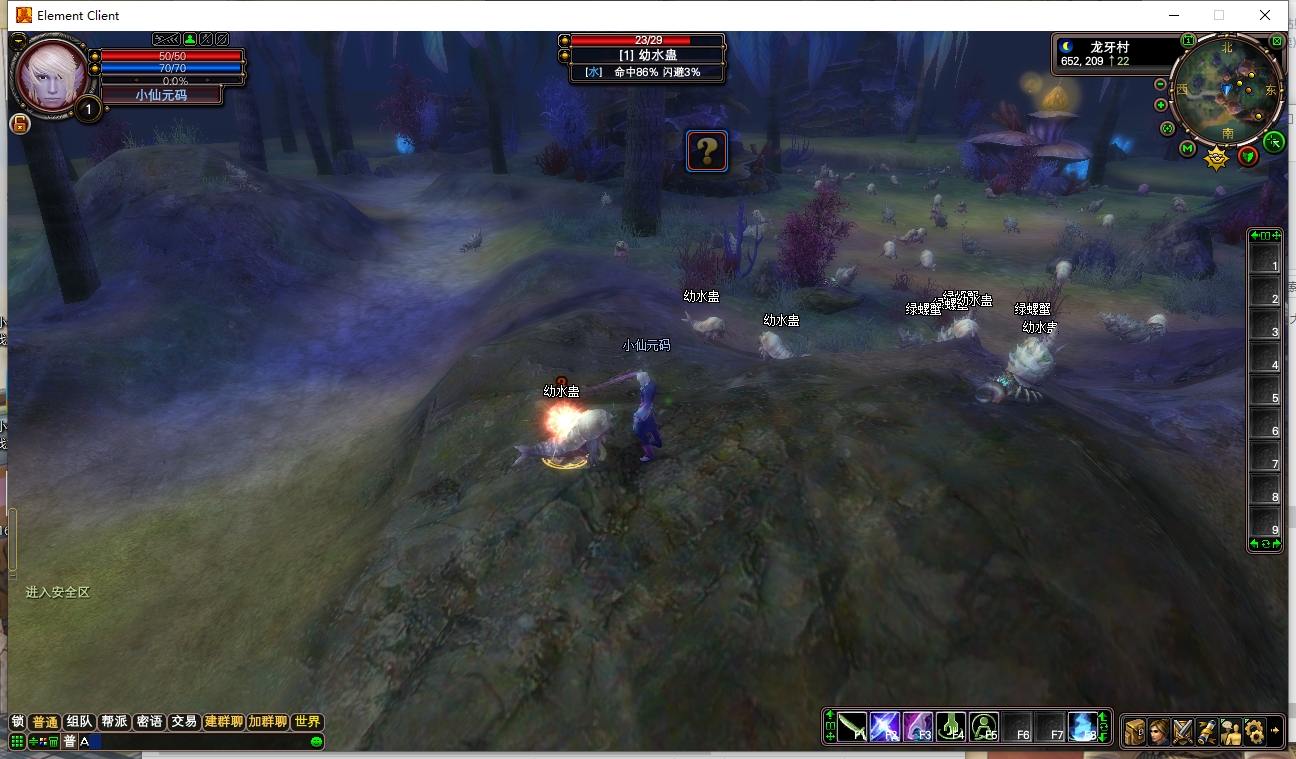This screenshot has width=1296, height=759.
Task: Zoom in the minimap with plus button
Action: pyautogui.click(x=1160, y=105)
